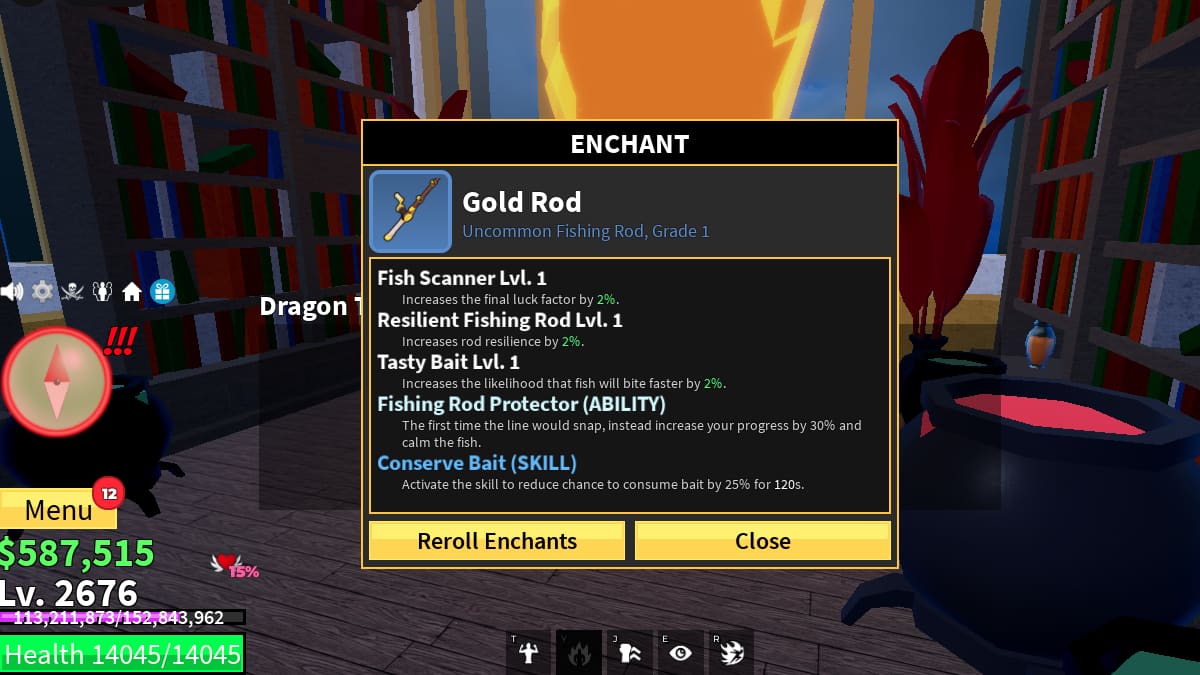Activate the flexing muscle man ability
This screenshot has width=1200, height=675.
pos(528,653)
